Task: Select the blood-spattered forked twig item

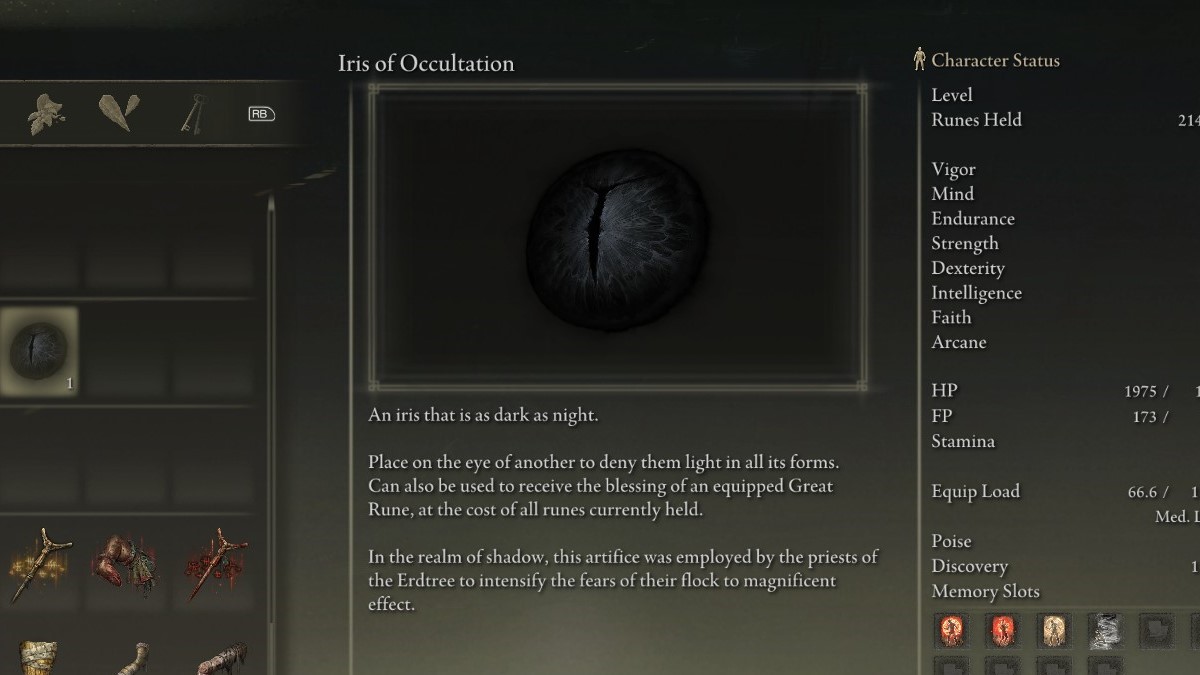Action: 213,564
